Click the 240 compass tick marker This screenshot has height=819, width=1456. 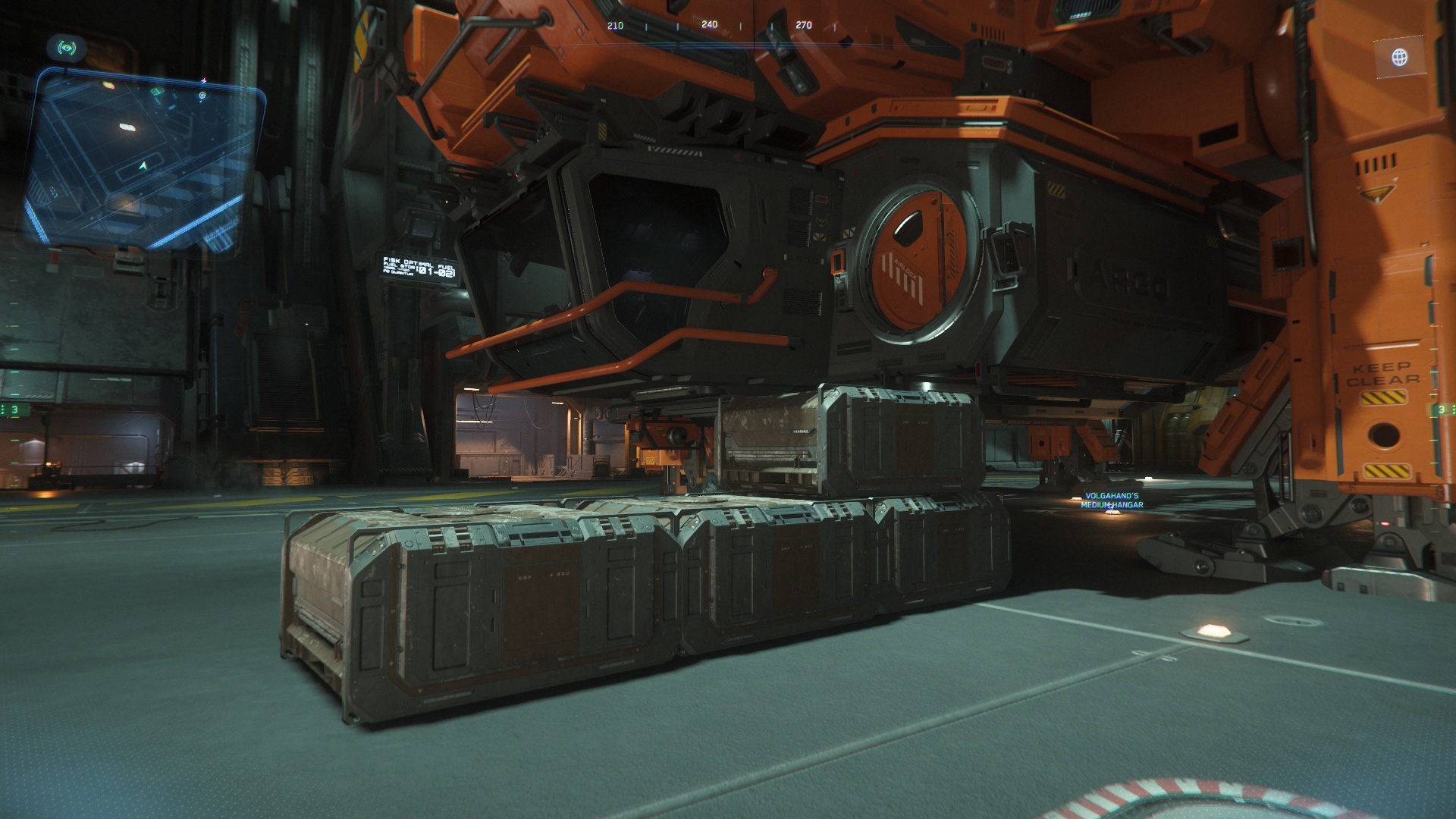[x=709, y=24]
